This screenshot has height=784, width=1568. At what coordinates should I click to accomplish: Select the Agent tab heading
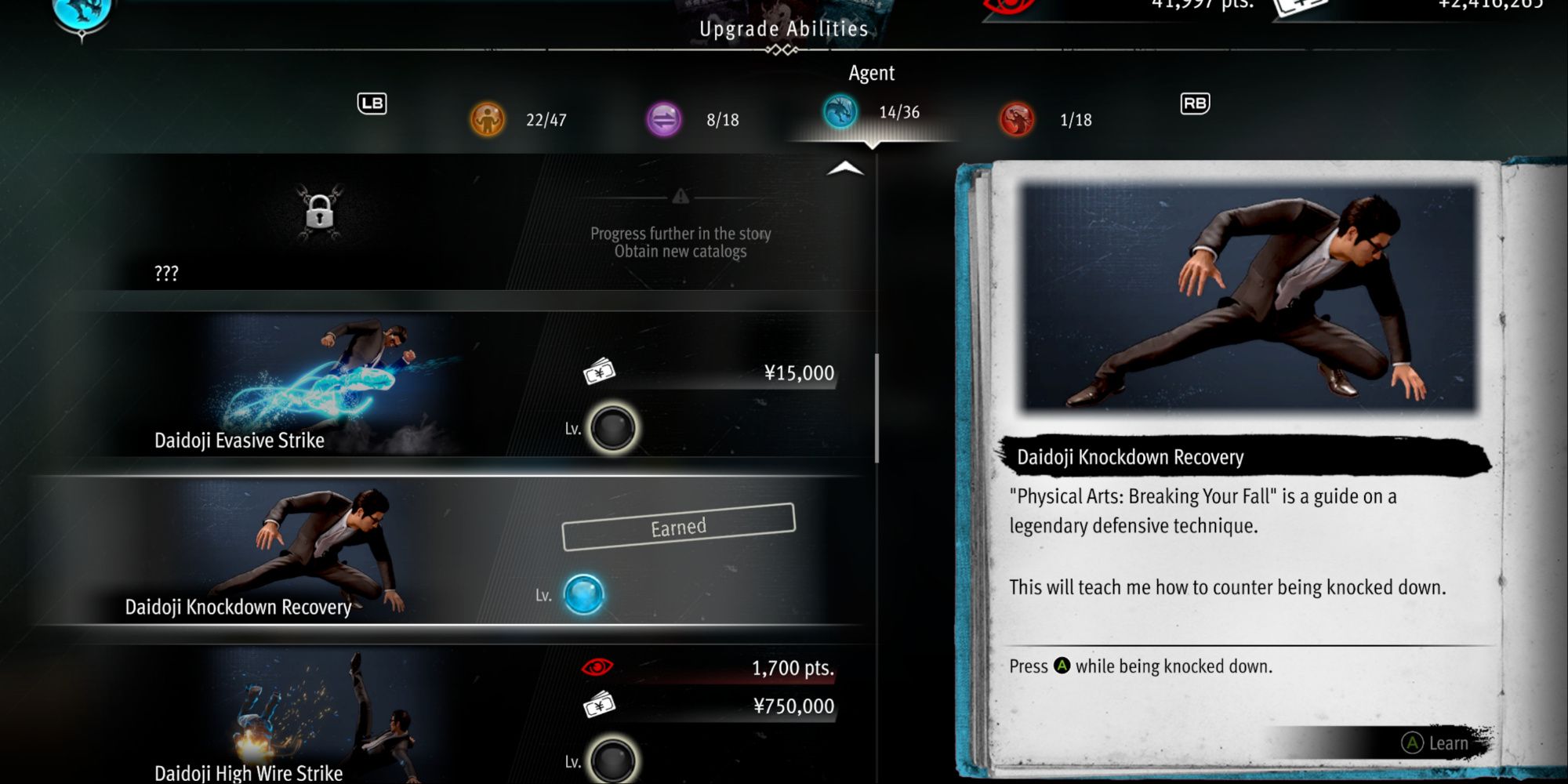coord(870,73)
